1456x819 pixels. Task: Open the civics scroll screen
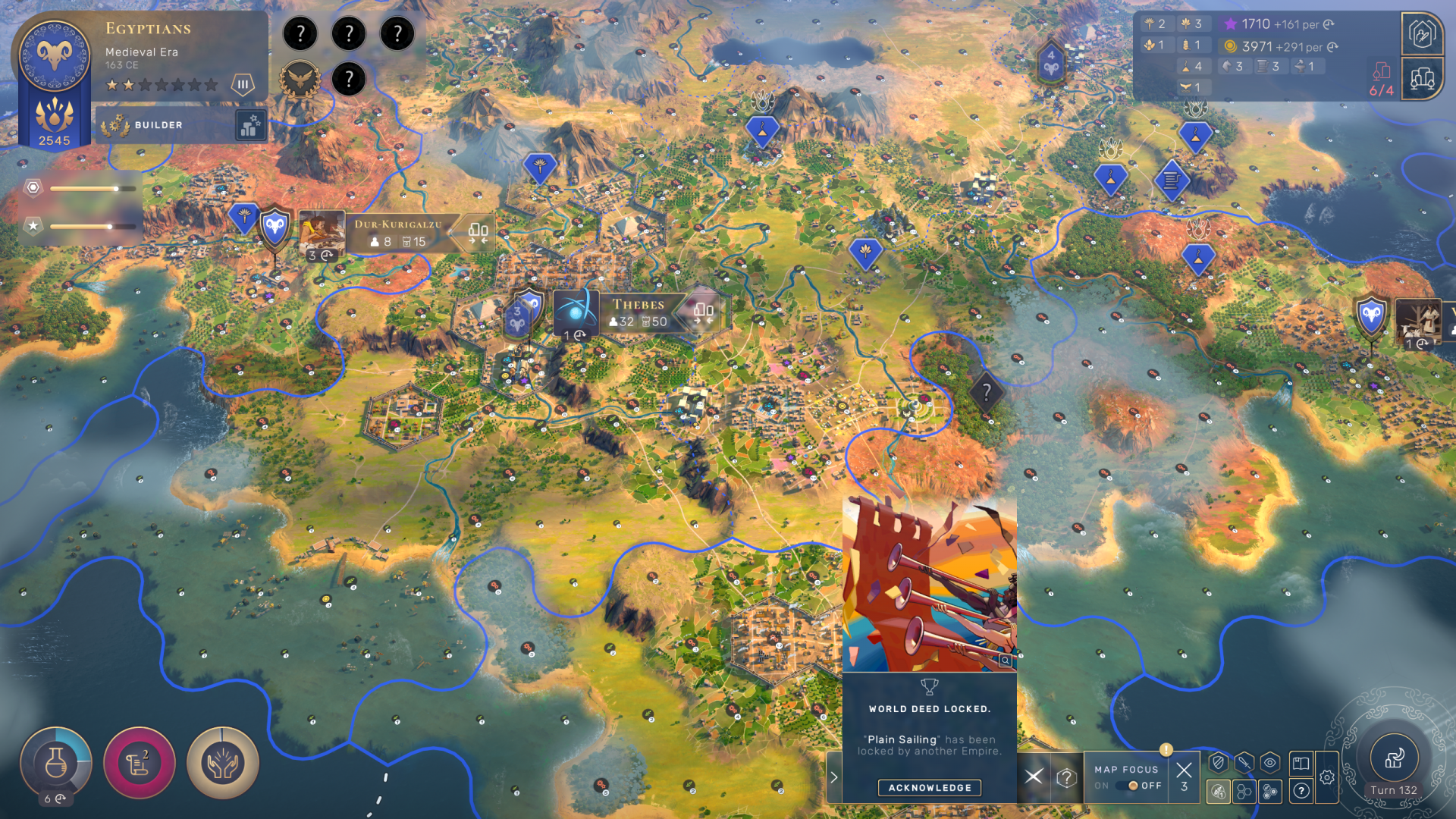tap(140, 763)
